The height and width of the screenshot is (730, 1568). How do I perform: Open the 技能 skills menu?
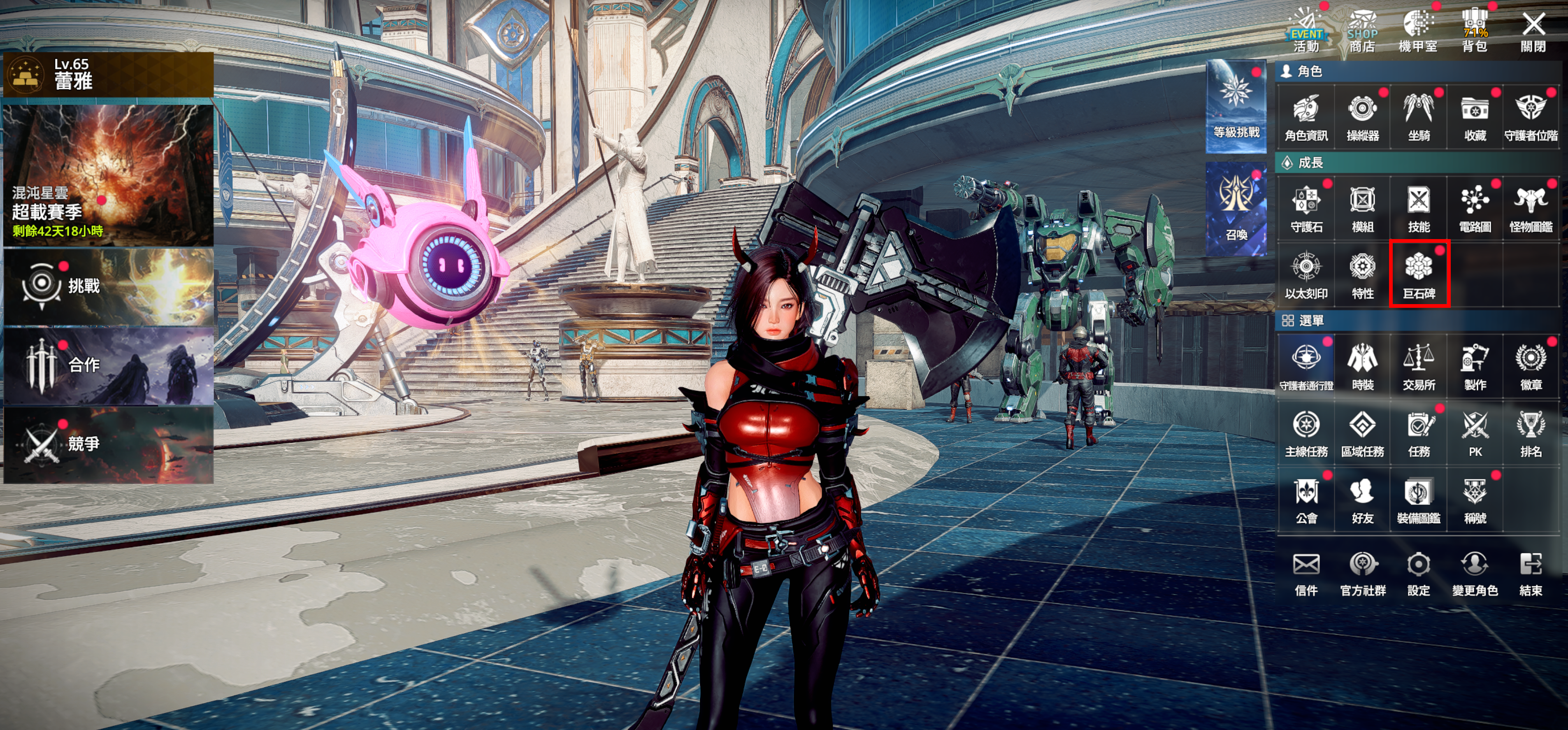[1419, 208]
